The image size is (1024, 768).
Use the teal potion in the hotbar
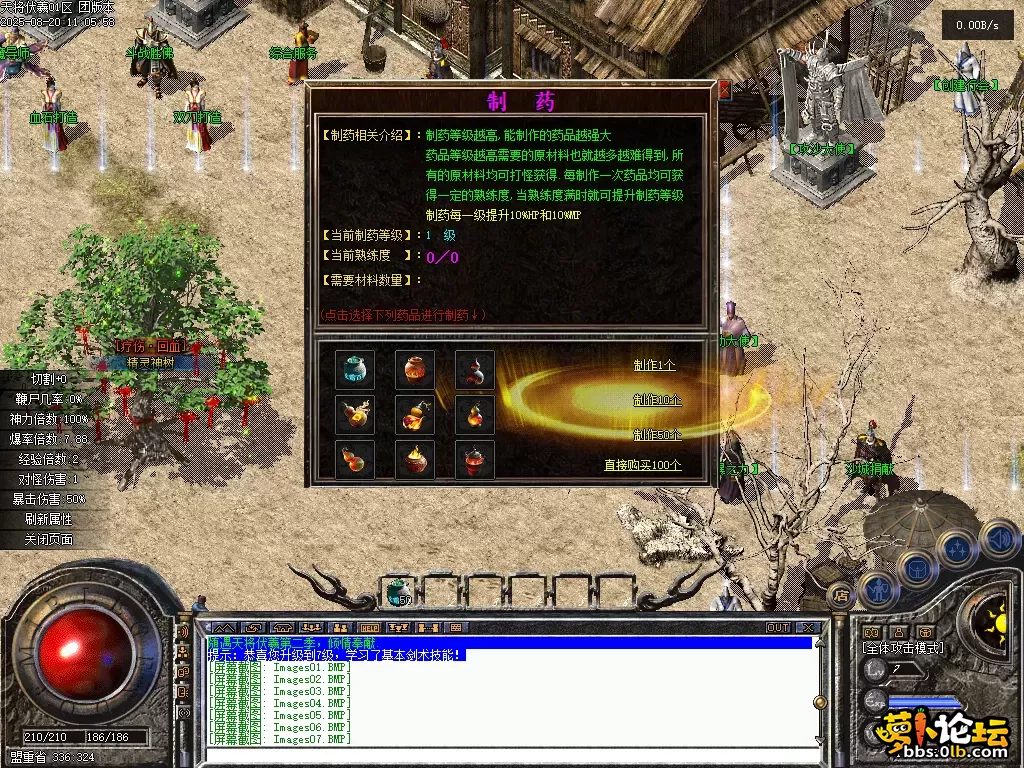[398, 592]
